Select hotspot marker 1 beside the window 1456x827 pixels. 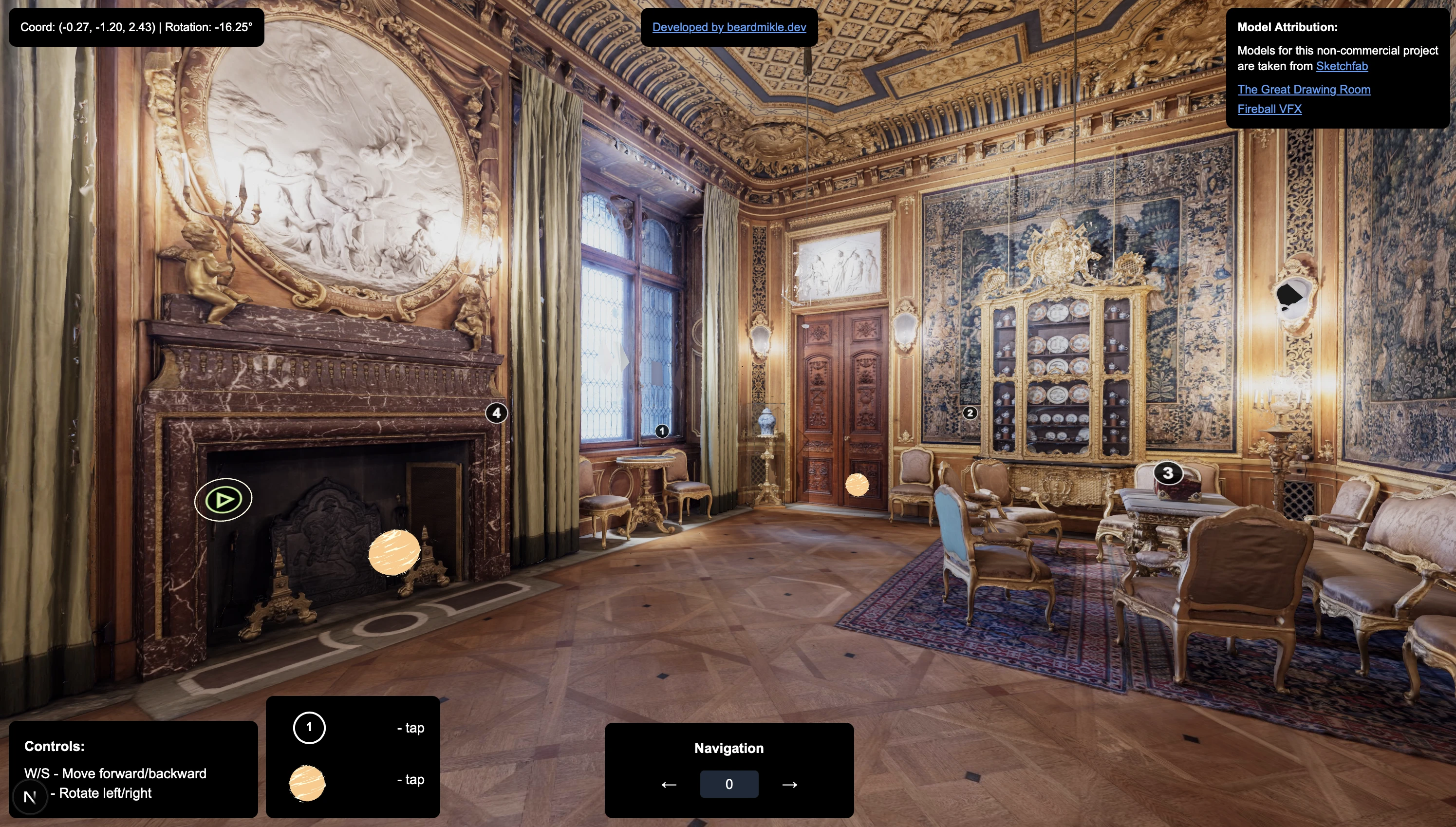click(662, 431)
